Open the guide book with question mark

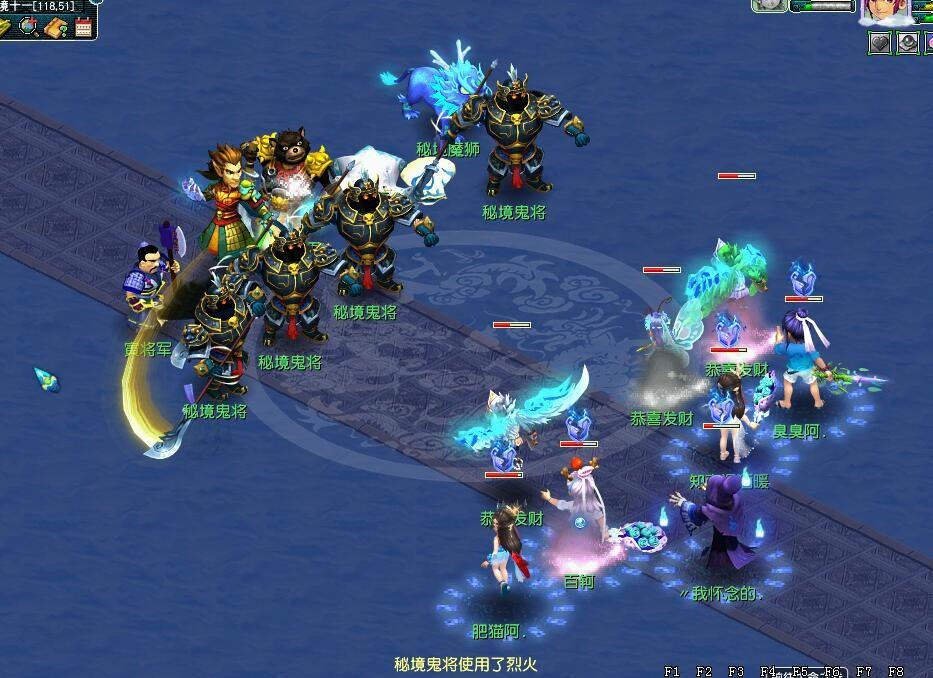pyautogui.click(x=56, y=27)
